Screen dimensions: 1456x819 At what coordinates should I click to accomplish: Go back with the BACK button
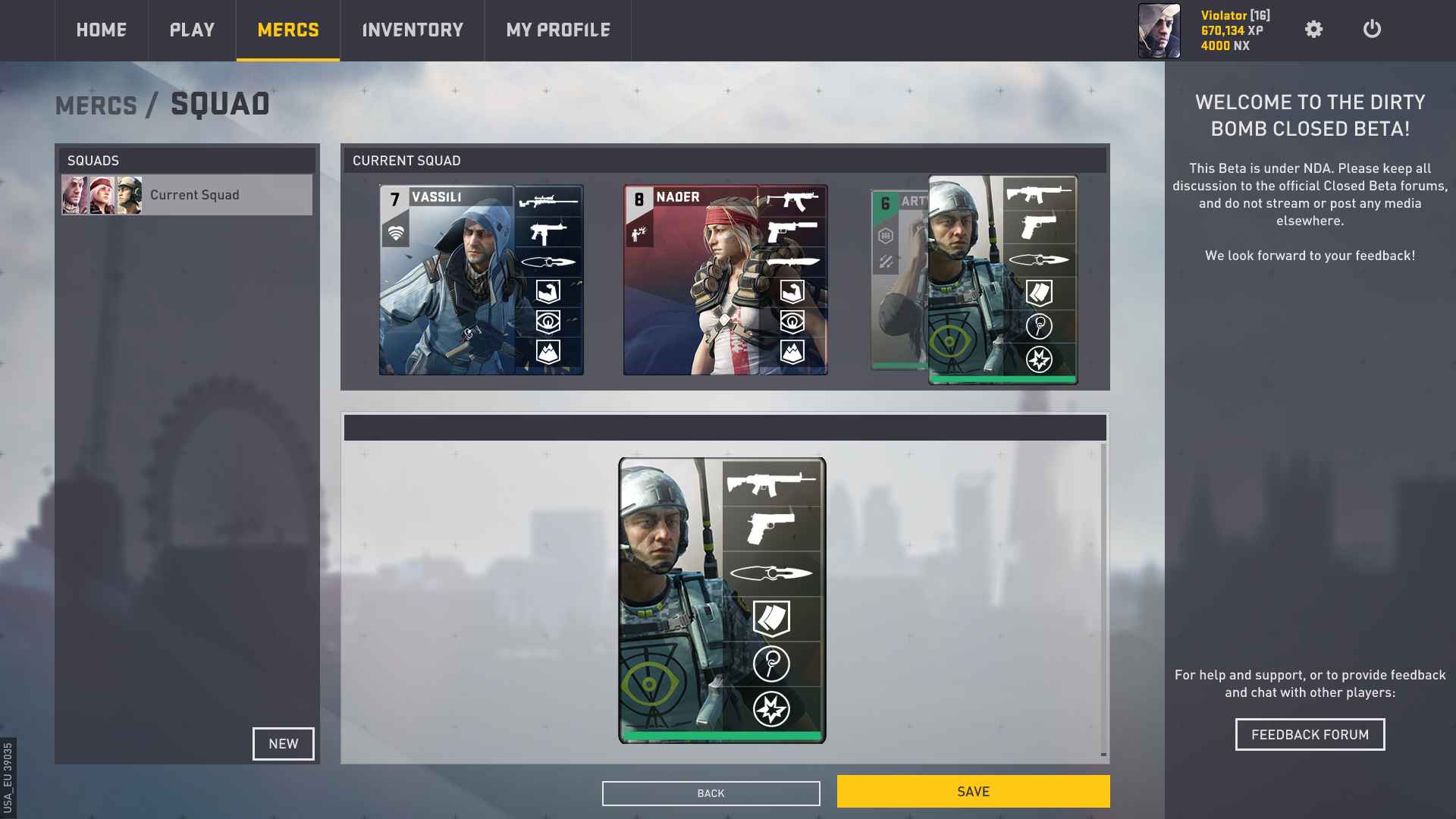(711, 793)
